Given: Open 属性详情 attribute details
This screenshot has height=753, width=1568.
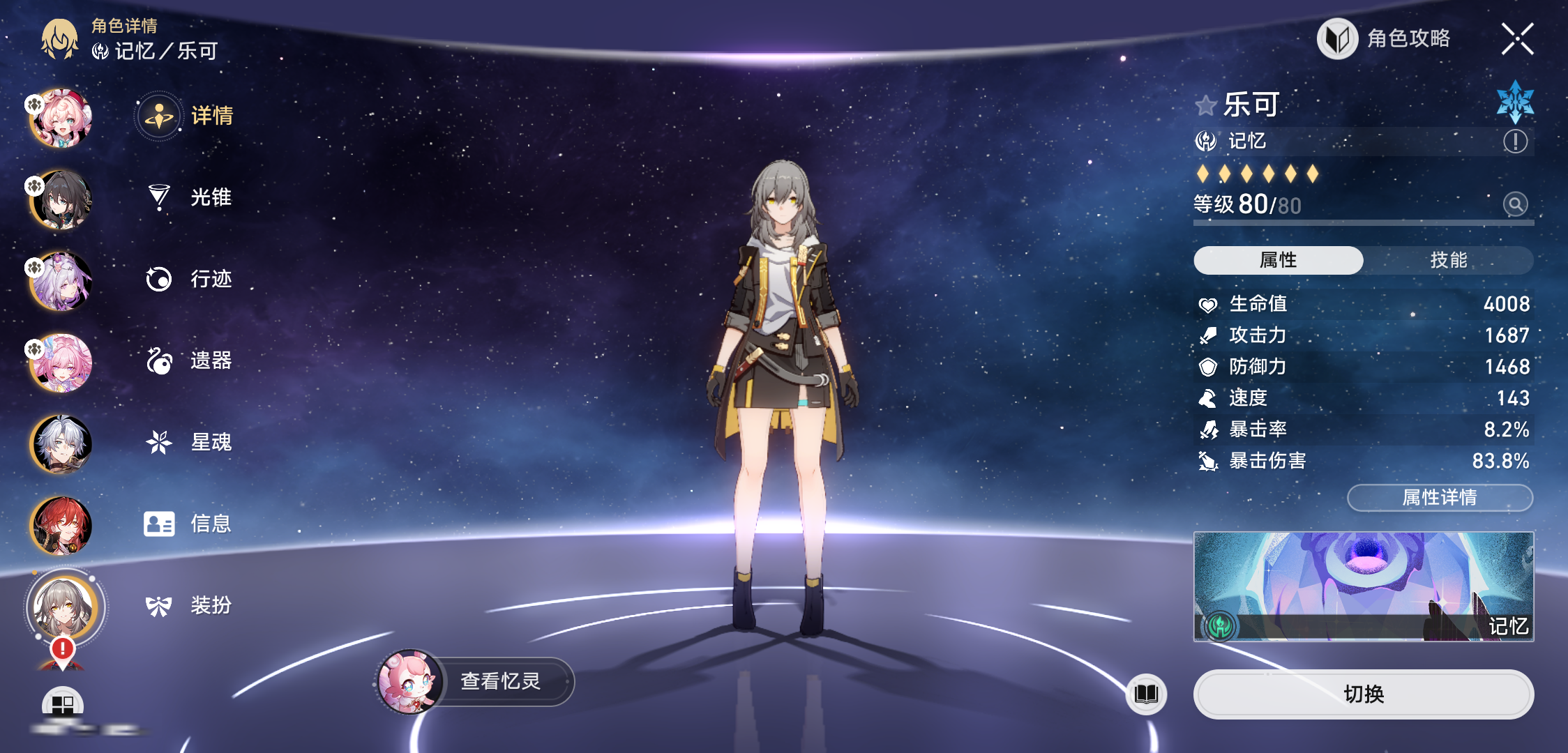Looking at the screenshot, I should 1440,497.
